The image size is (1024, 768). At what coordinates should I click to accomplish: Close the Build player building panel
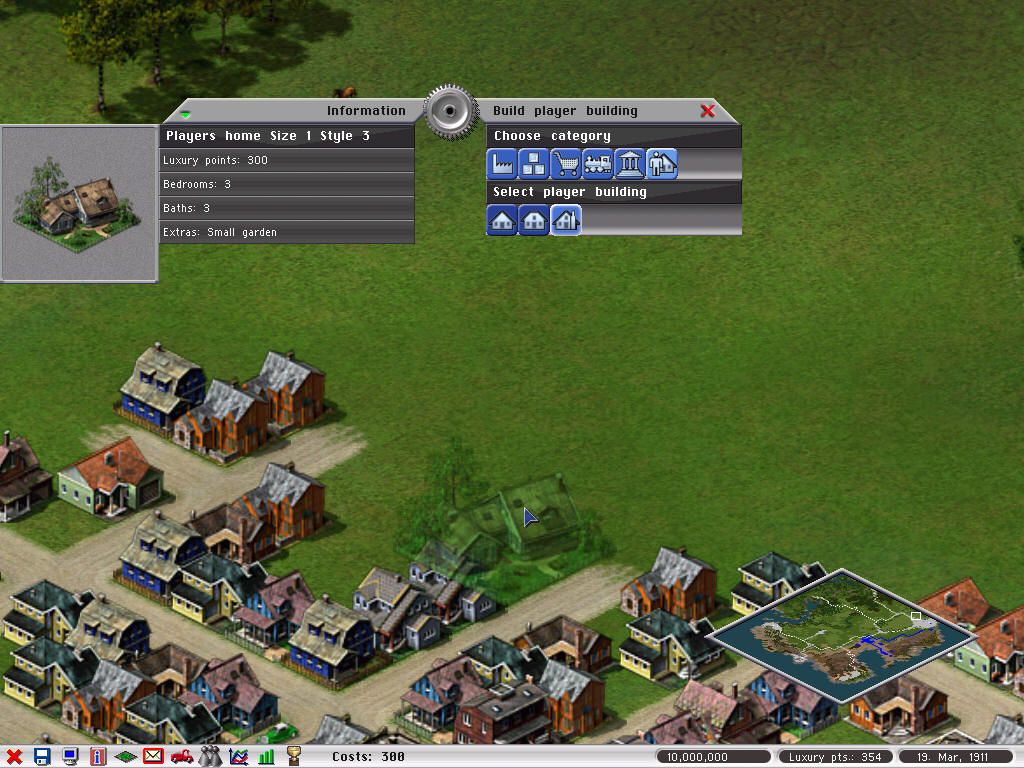[707, 111]
